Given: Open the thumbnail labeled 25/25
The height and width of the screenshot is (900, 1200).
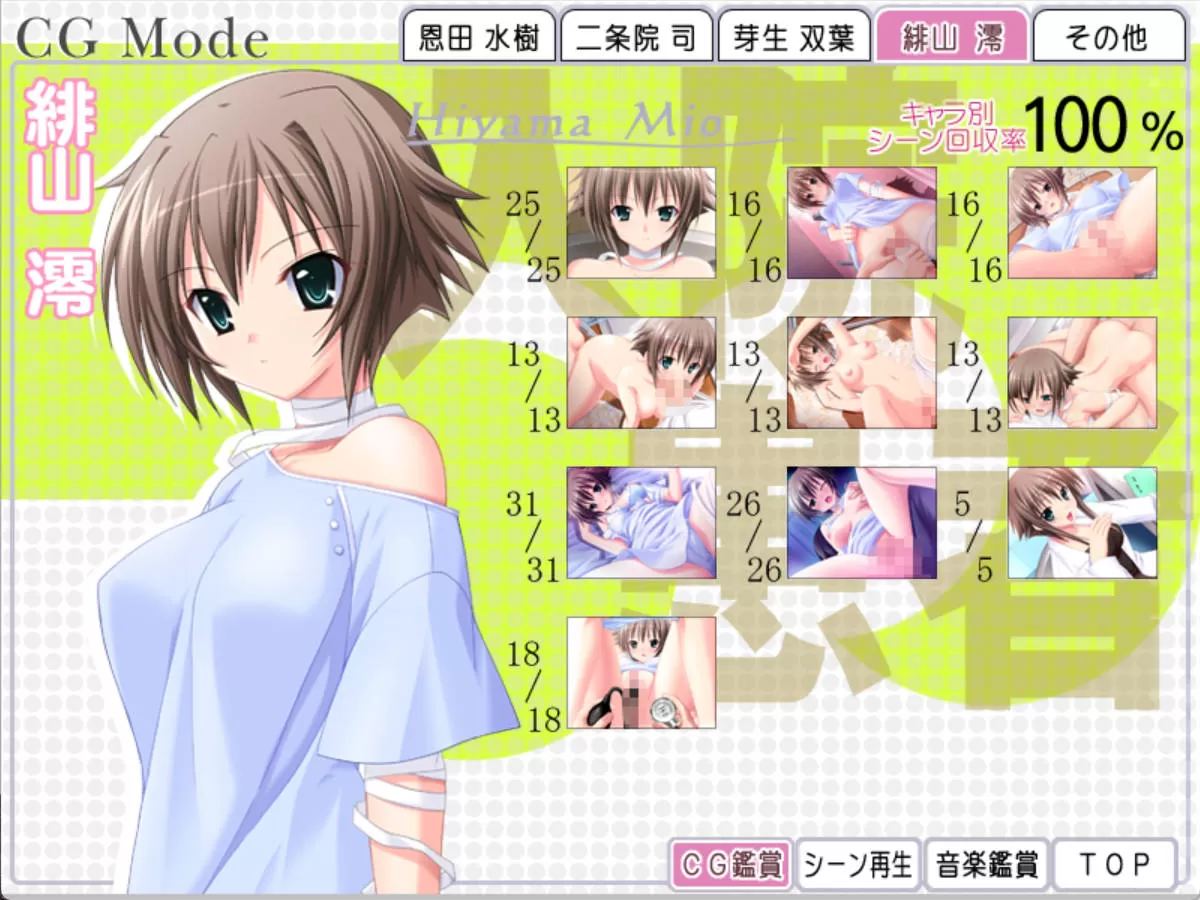Looking at the screenshot, I should click(x=641, y=223).
